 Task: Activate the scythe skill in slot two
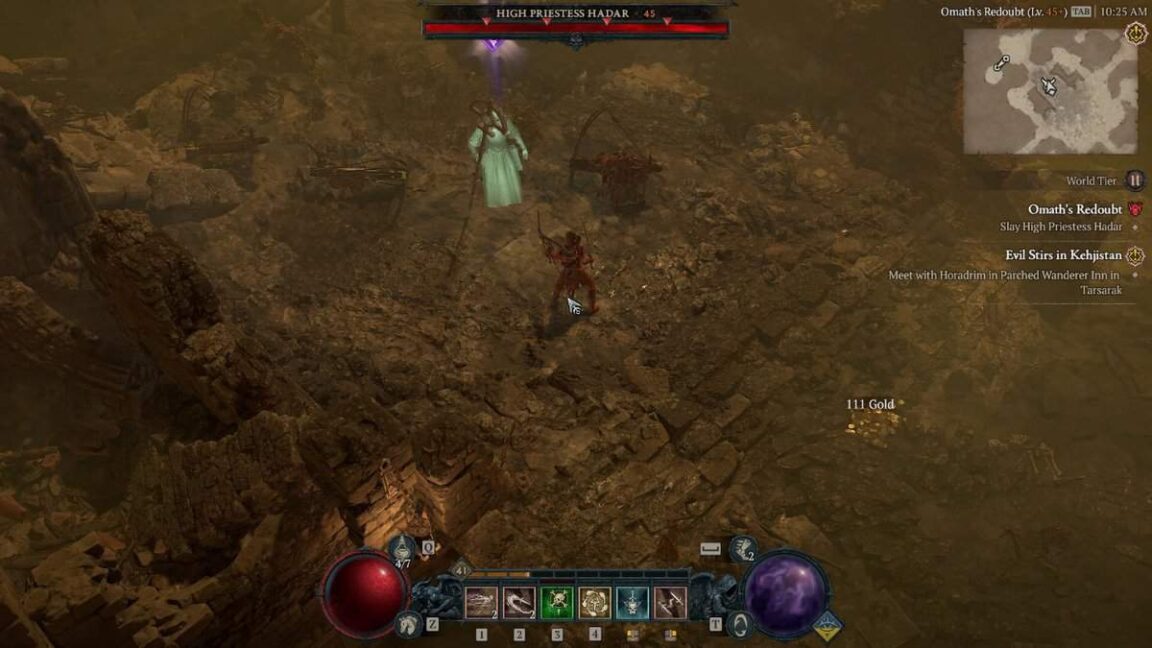[x=519, y=603]
